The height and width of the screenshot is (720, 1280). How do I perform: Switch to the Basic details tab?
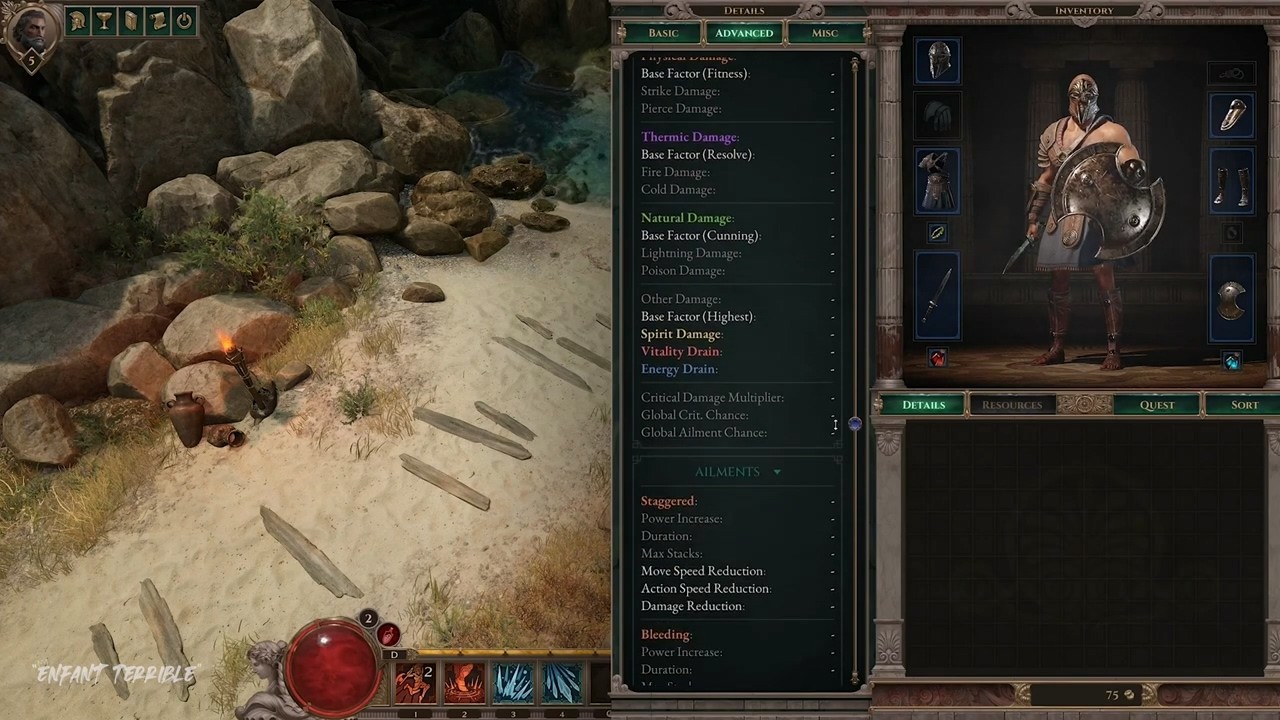(x=663, y=33)
